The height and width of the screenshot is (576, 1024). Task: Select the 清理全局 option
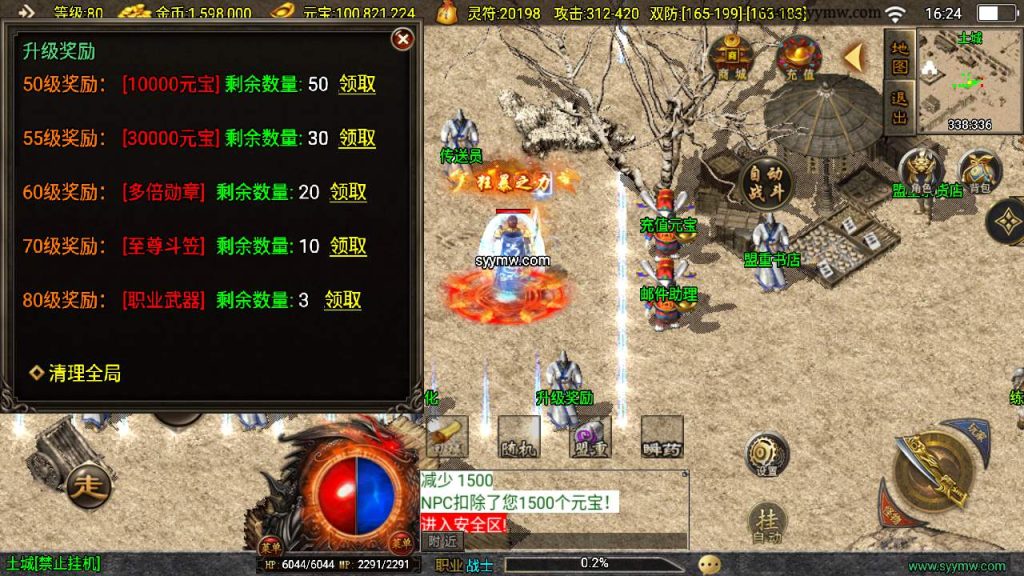click(76, 373)
